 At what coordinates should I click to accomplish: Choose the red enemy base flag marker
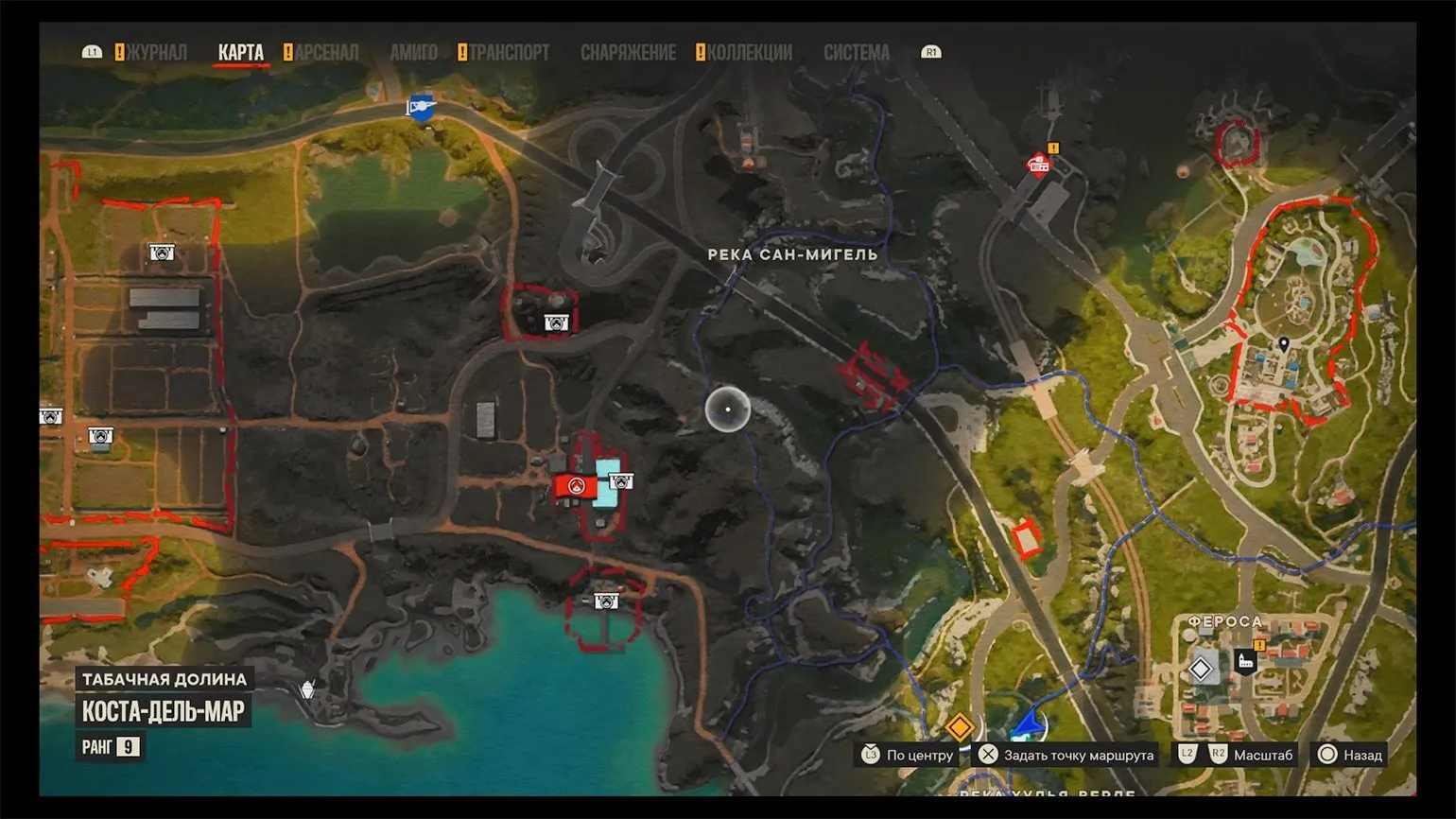point(575,486)
